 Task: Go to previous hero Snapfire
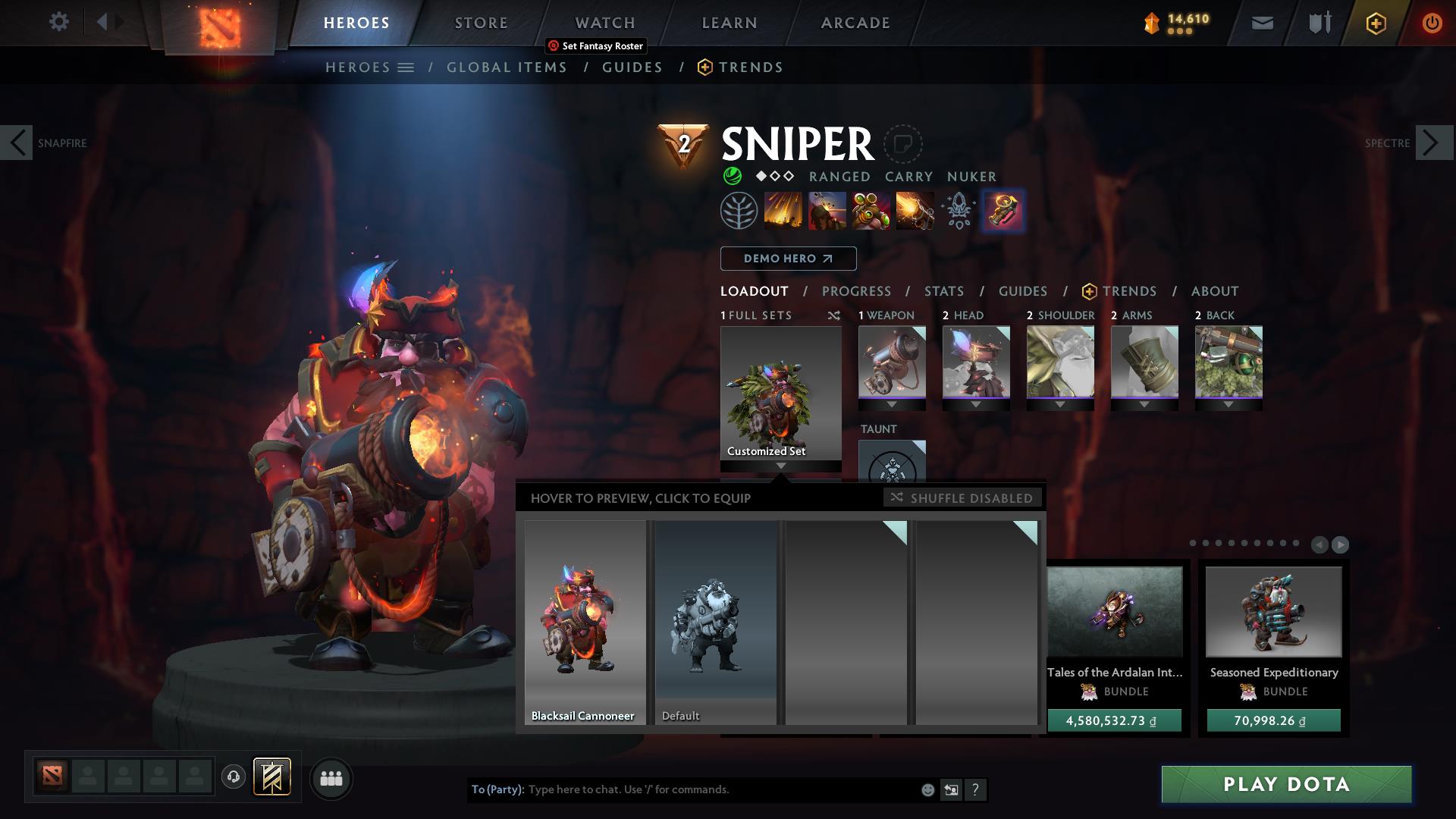17,143
